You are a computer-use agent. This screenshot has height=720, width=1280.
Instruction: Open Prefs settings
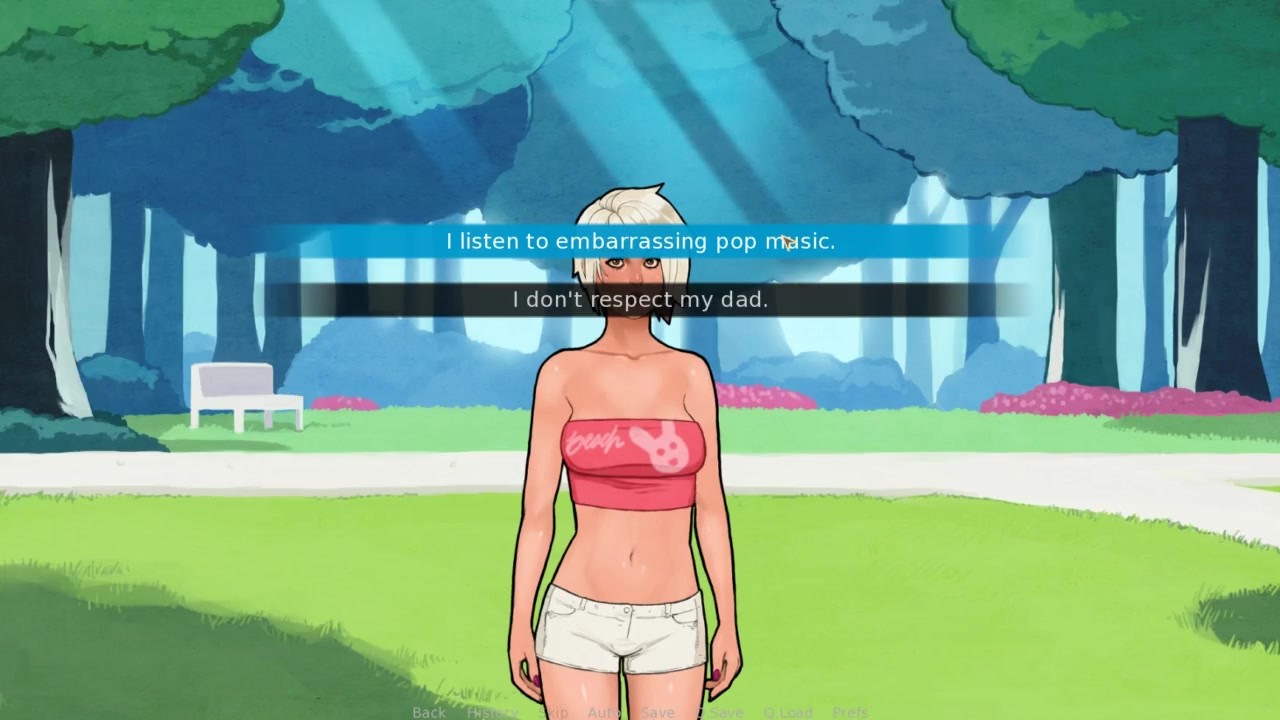coord(850,712)
